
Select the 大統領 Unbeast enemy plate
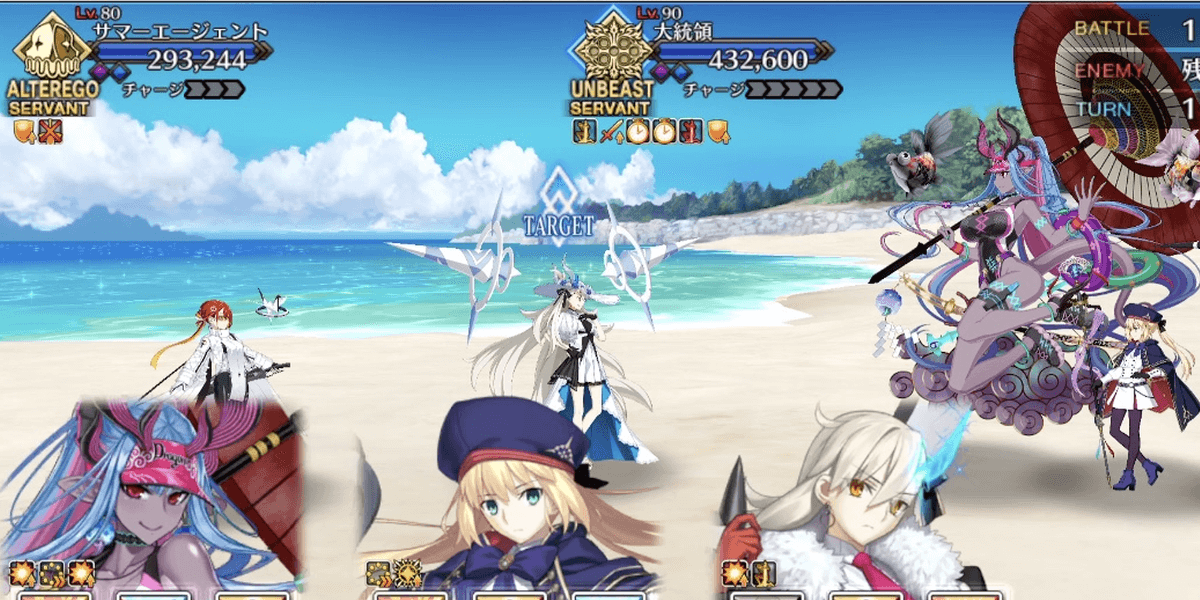[x=700, y=60]
